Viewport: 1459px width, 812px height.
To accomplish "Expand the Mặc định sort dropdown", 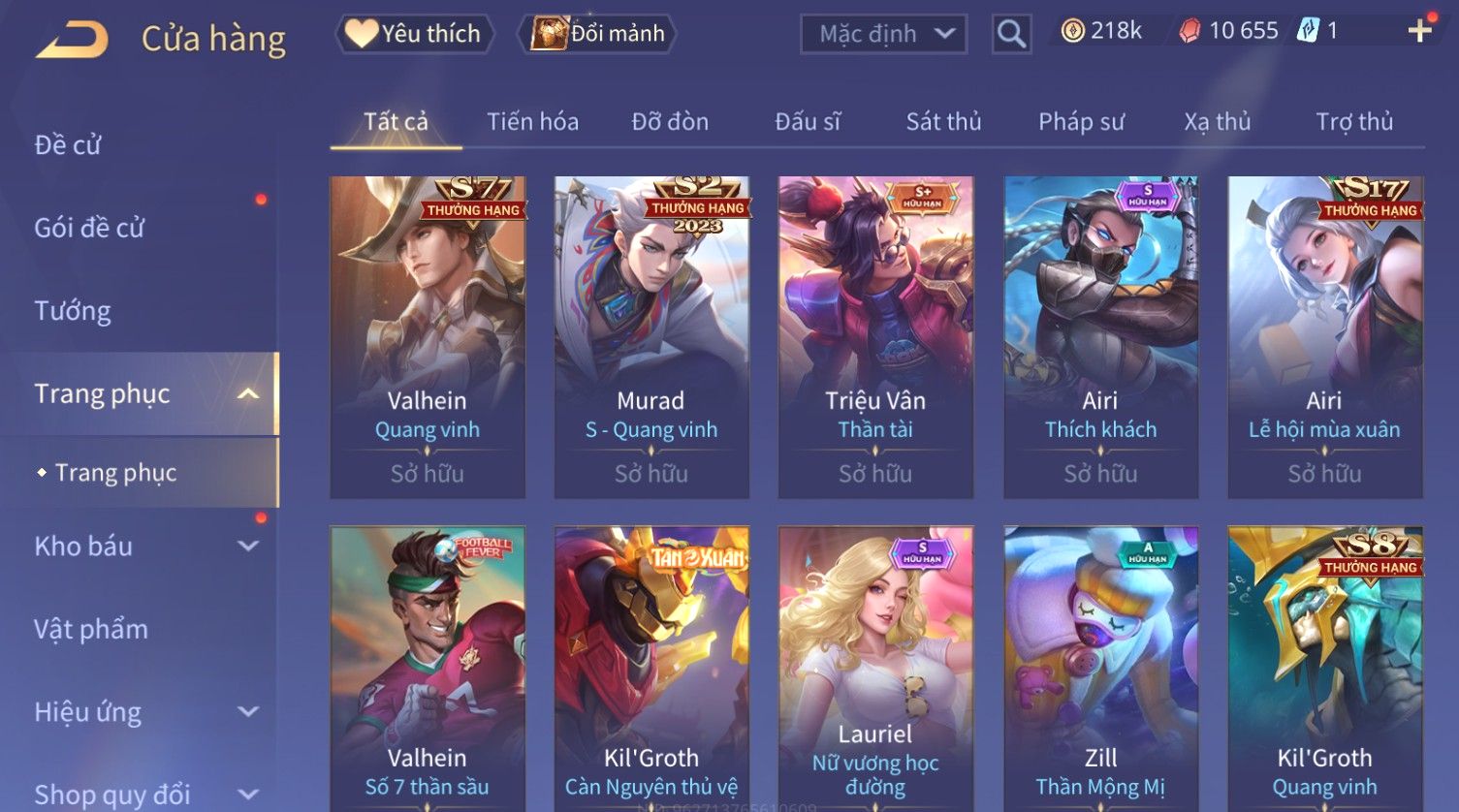I will [x=883, y=34].
